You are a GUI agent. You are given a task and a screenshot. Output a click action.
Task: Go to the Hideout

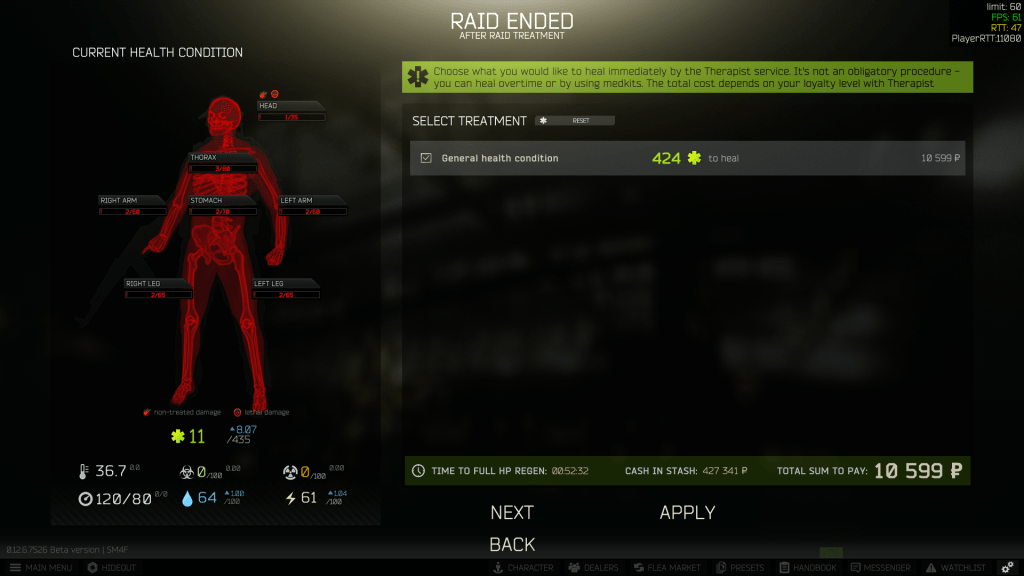112,568
